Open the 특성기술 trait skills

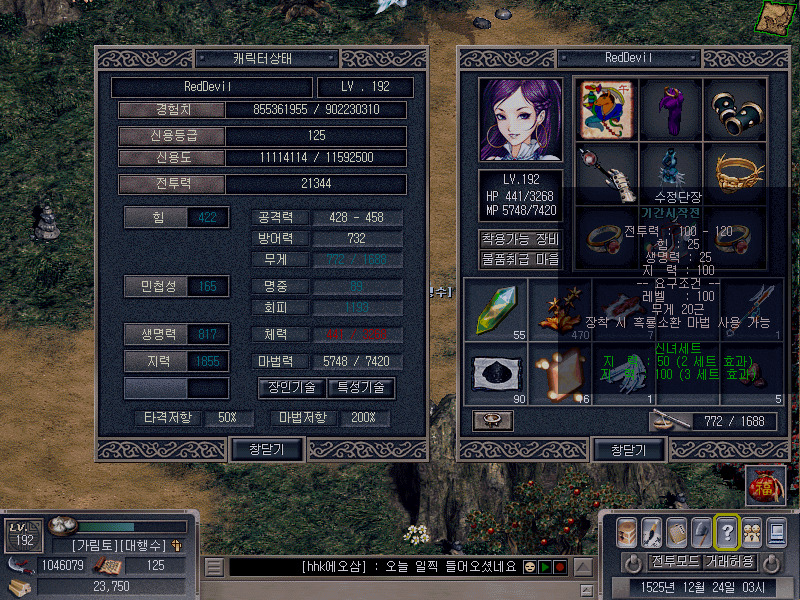[360, 387]
